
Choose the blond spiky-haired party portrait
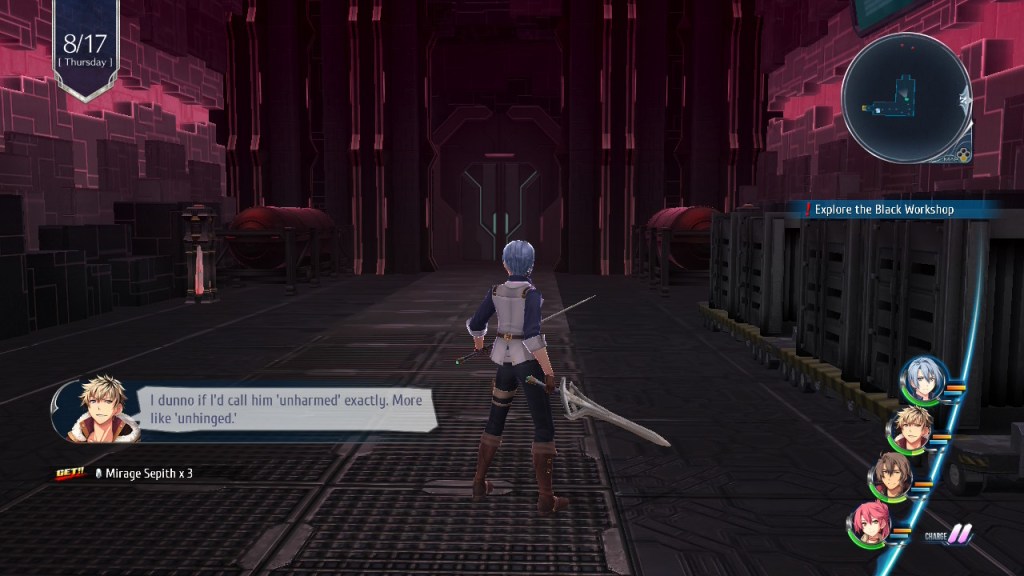click(909, 428)
